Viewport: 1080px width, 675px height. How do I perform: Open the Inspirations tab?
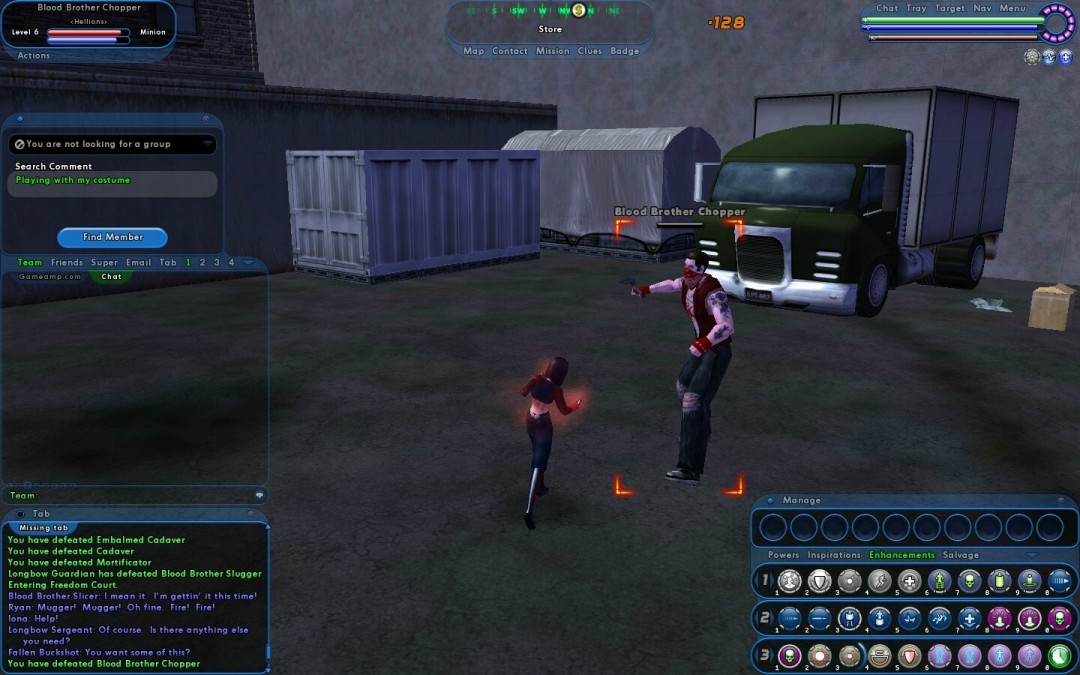[834, 555]
